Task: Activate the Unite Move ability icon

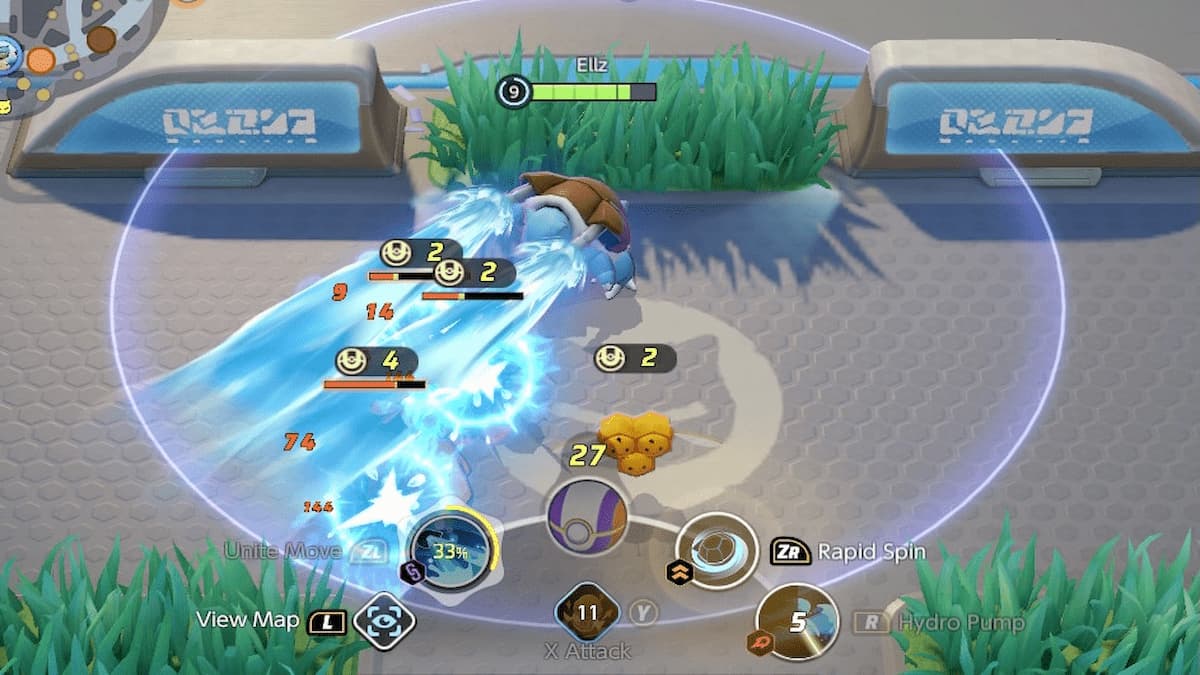Action: pyautogui.click(x=452, y=551)
